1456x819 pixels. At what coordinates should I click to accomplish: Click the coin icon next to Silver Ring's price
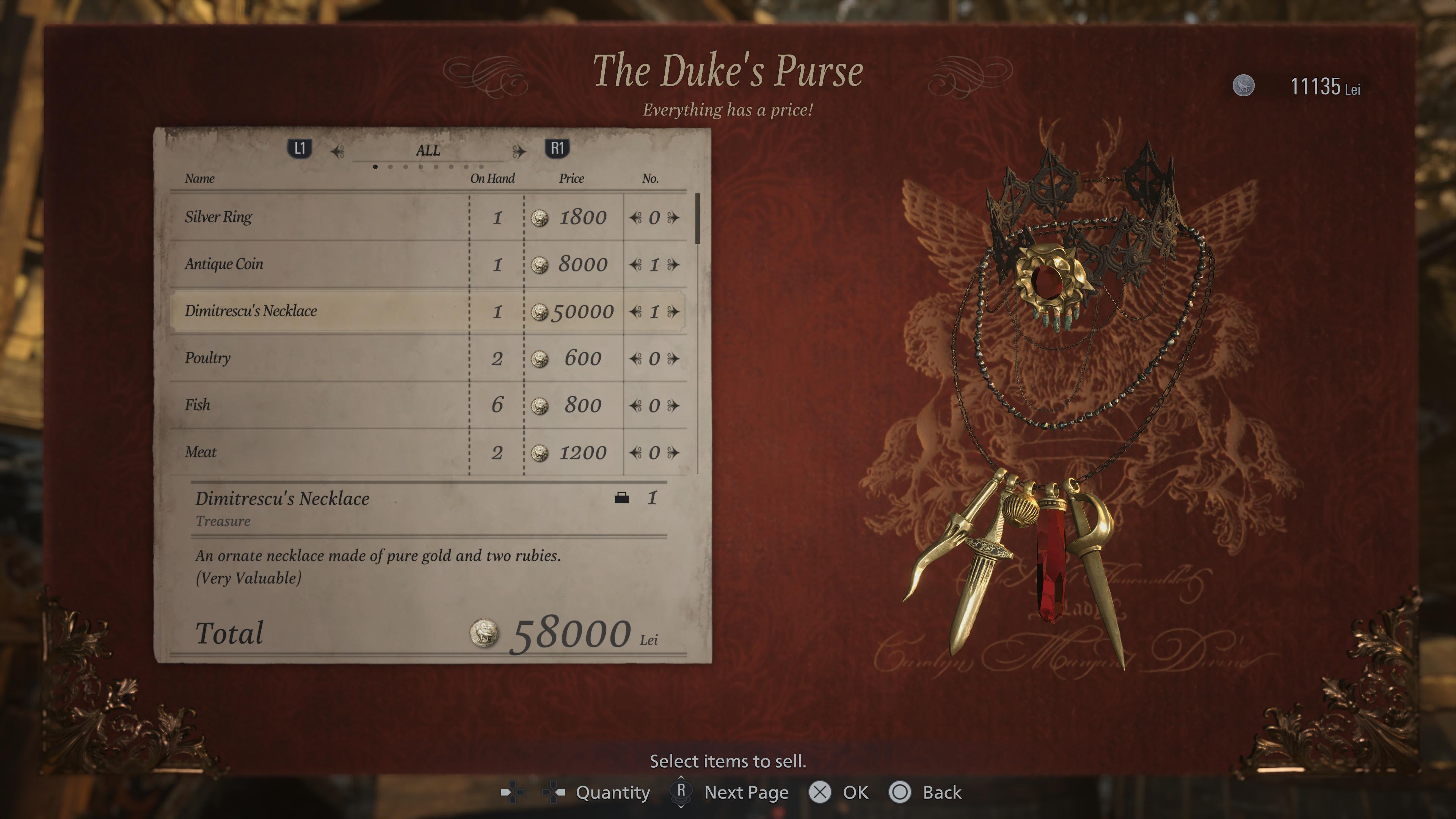[539, 218]
